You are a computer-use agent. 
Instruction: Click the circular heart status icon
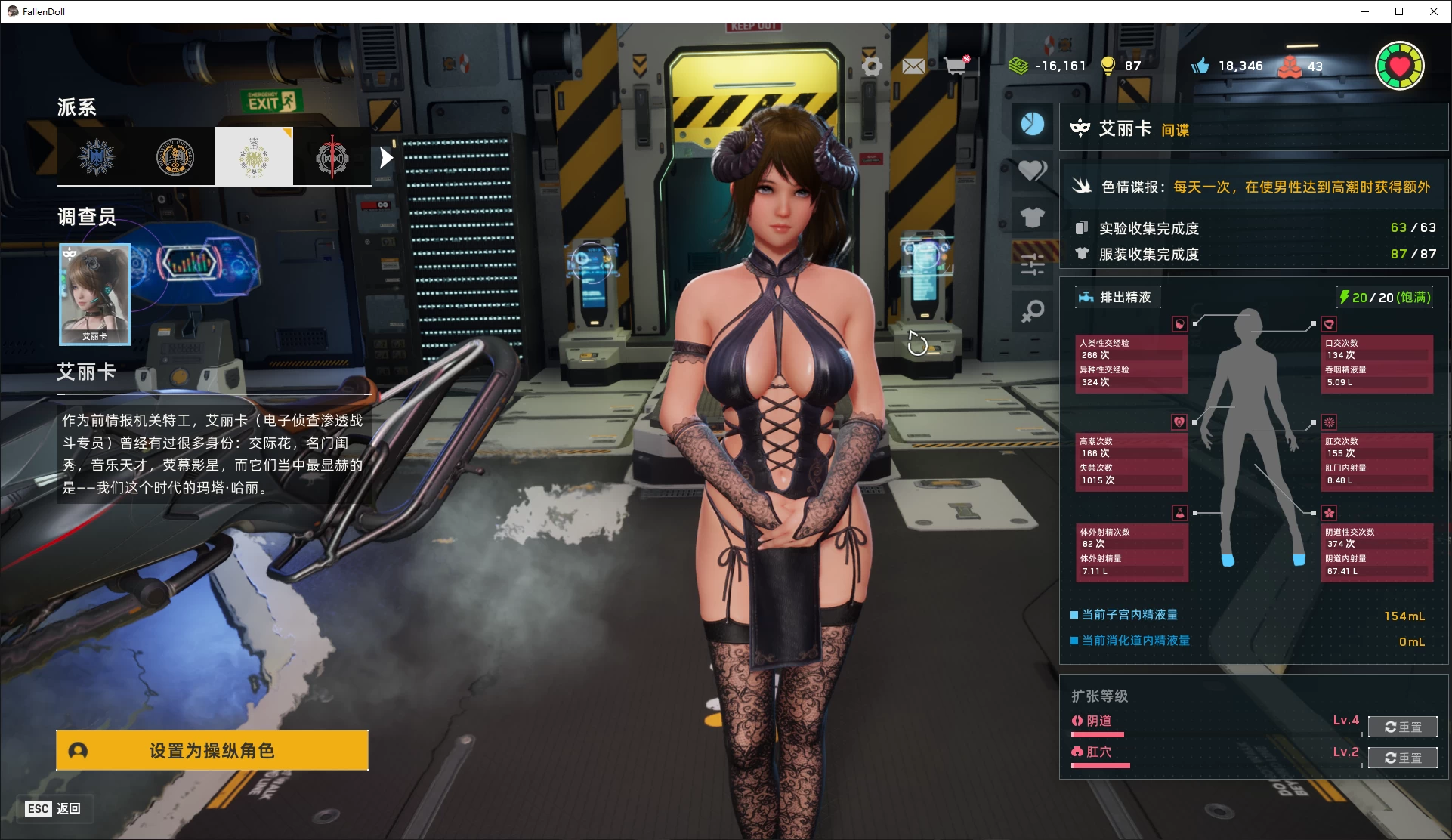[1399, 66]
